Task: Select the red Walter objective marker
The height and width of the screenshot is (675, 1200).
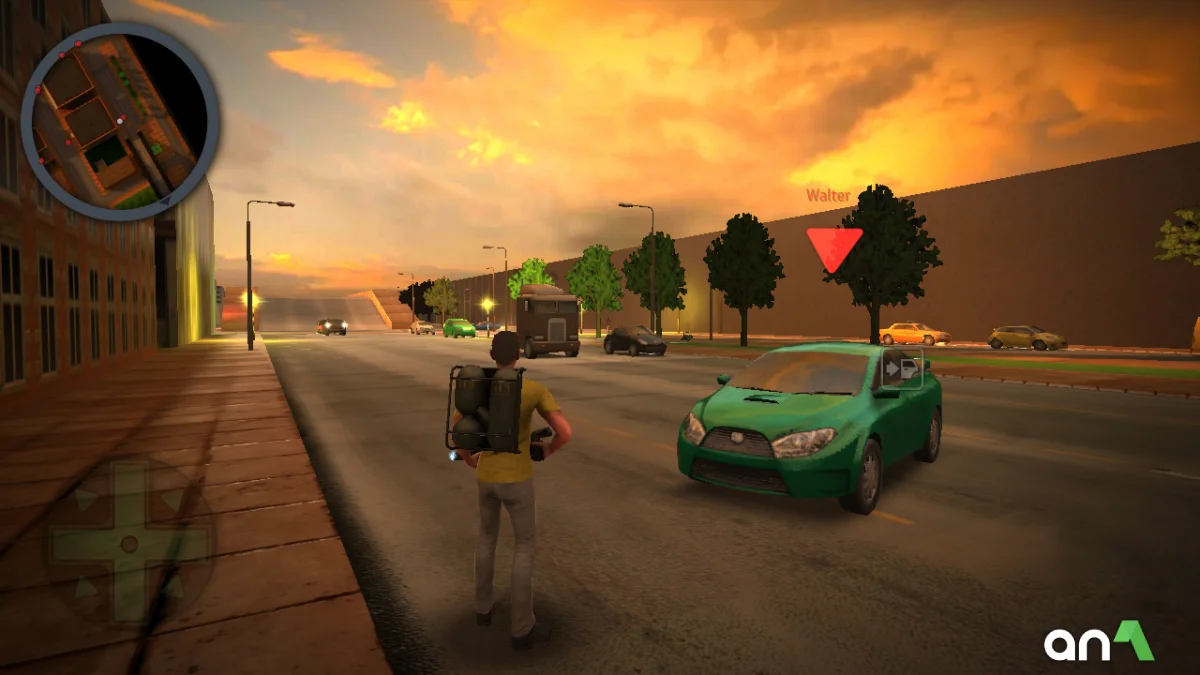Action: point(834,247)
